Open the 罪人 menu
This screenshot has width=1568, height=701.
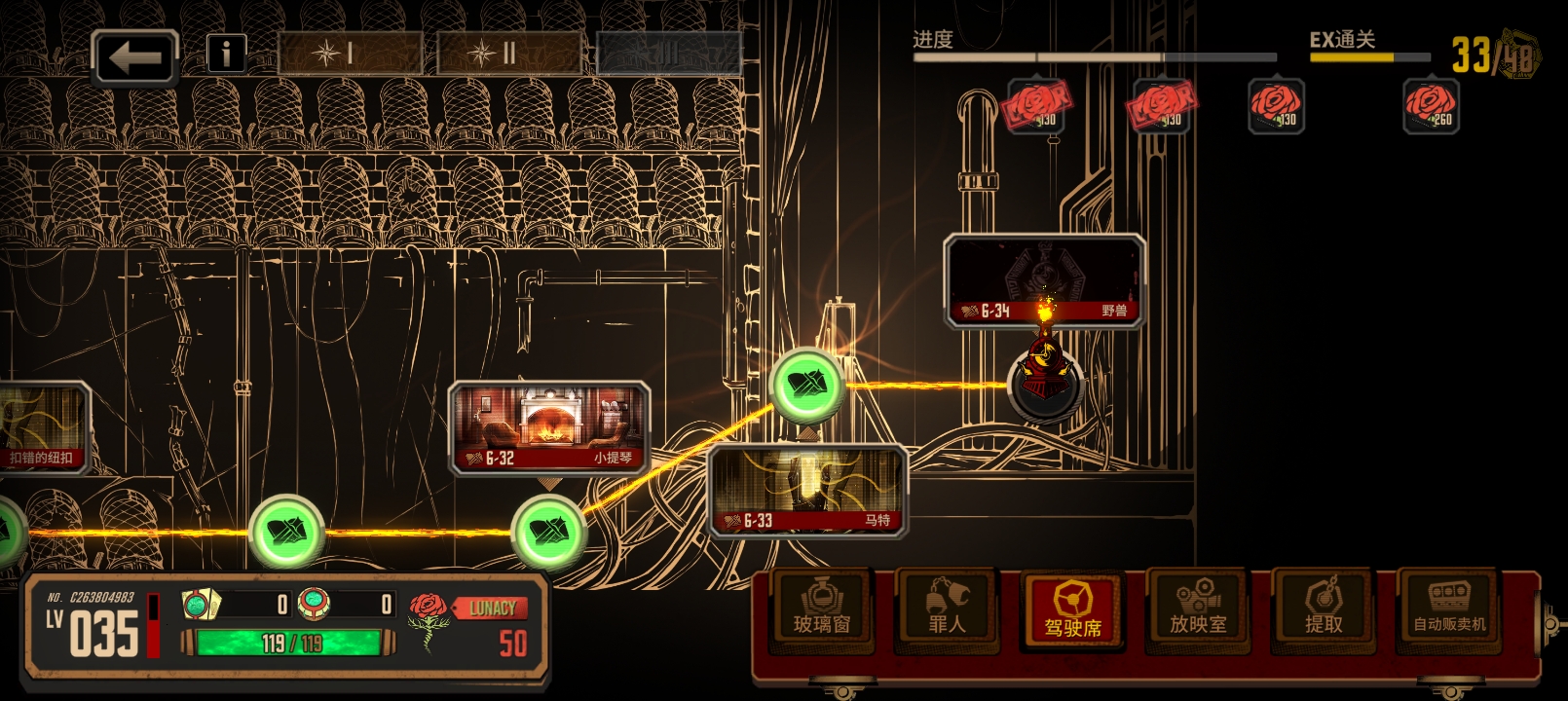coord(946,608)
